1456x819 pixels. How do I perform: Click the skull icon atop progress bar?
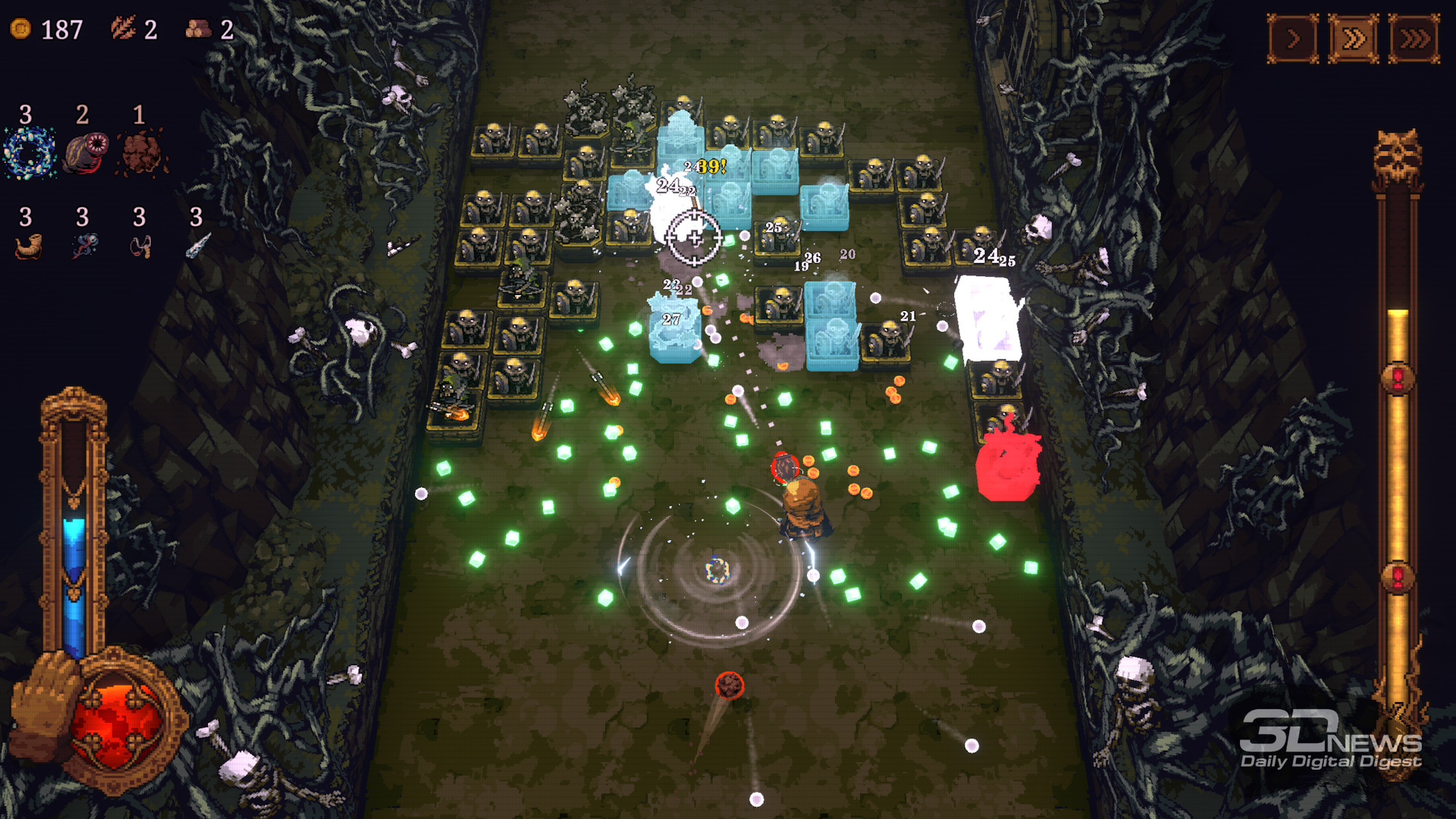click(x=1397, y=155)
